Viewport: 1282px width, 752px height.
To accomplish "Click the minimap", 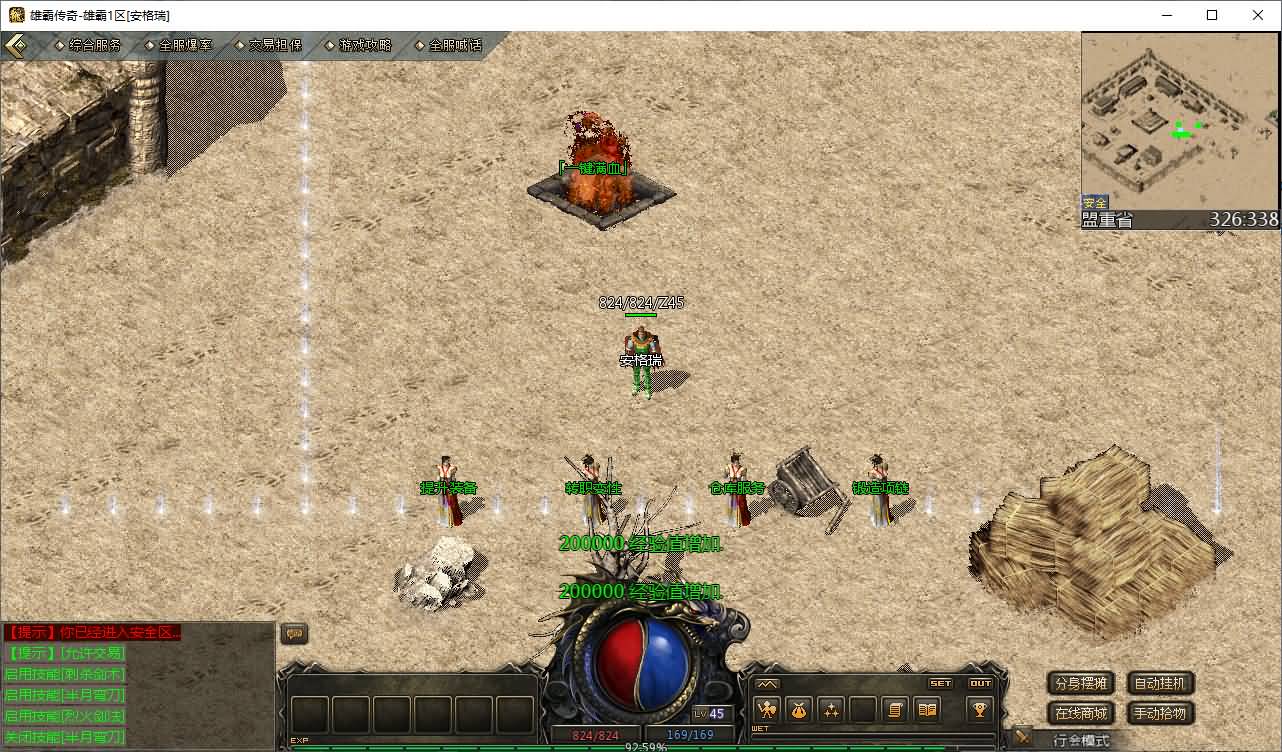I will 1180,121.
